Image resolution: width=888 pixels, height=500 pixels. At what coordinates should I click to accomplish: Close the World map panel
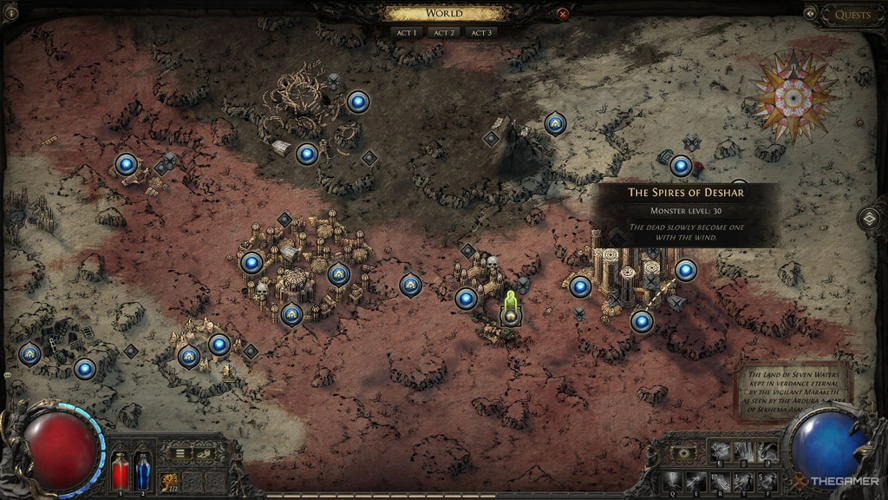click(563, 14)
